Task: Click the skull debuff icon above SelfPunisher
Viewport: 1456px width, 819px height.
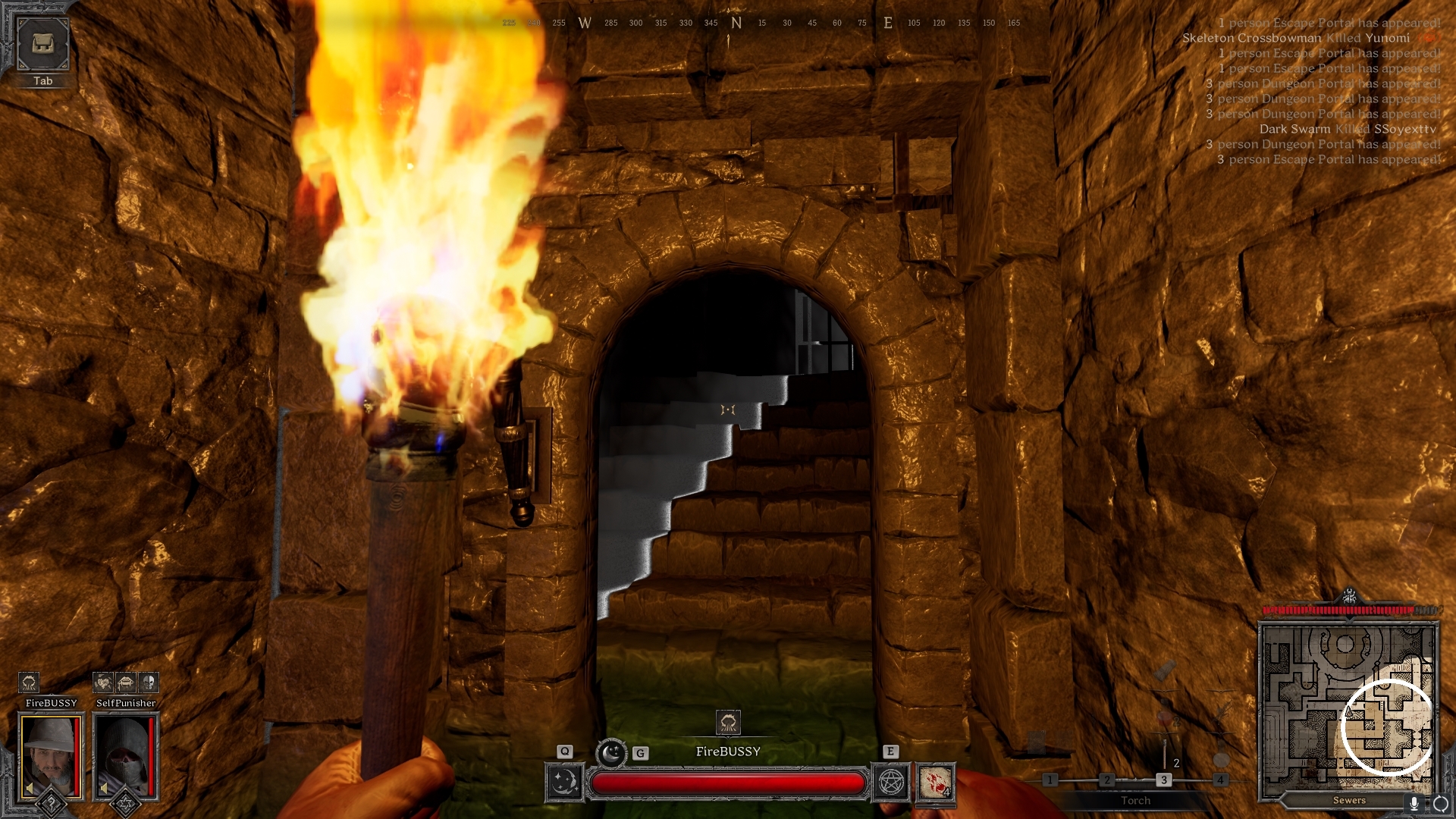Action: 149,682
